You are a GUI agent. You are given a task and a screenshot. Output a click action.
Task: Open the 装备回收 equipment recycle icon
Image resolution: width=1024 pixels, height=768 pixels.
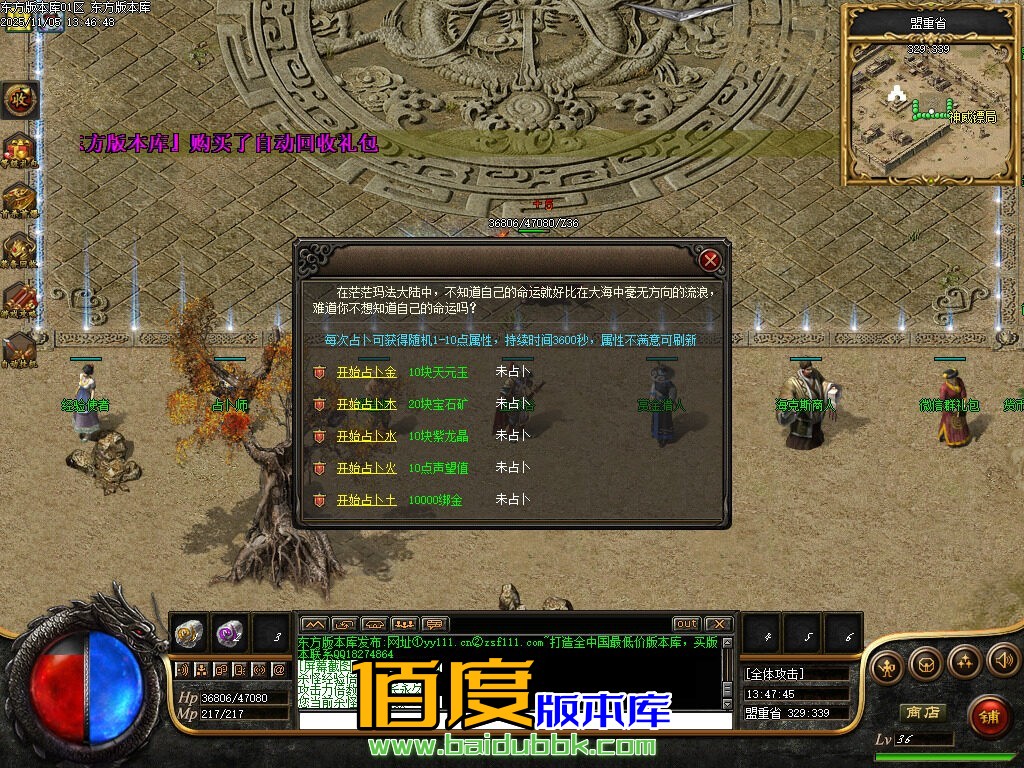click(19, 248)
